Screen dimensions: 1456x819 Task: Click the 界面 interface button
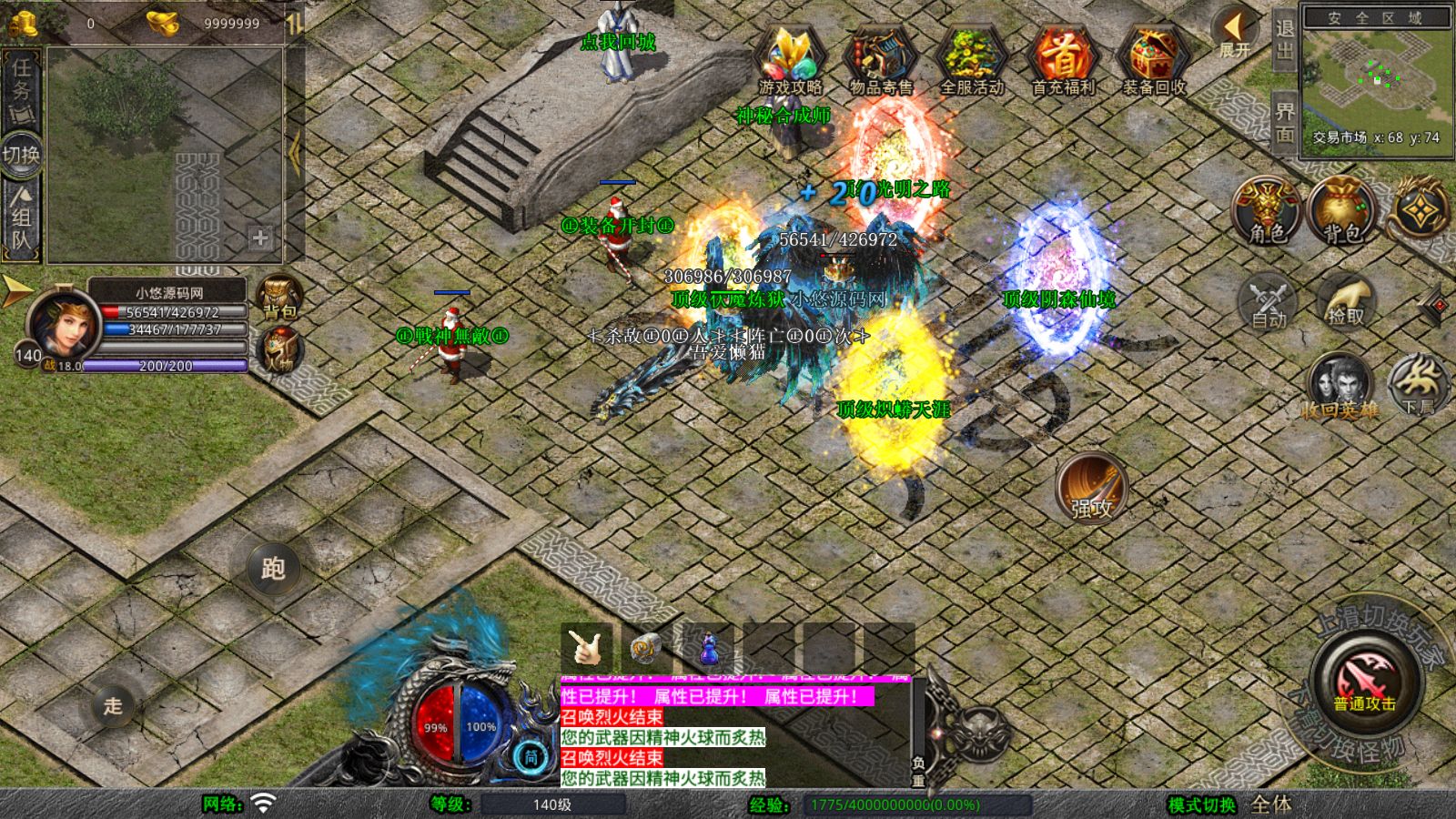pos(1284,122)
